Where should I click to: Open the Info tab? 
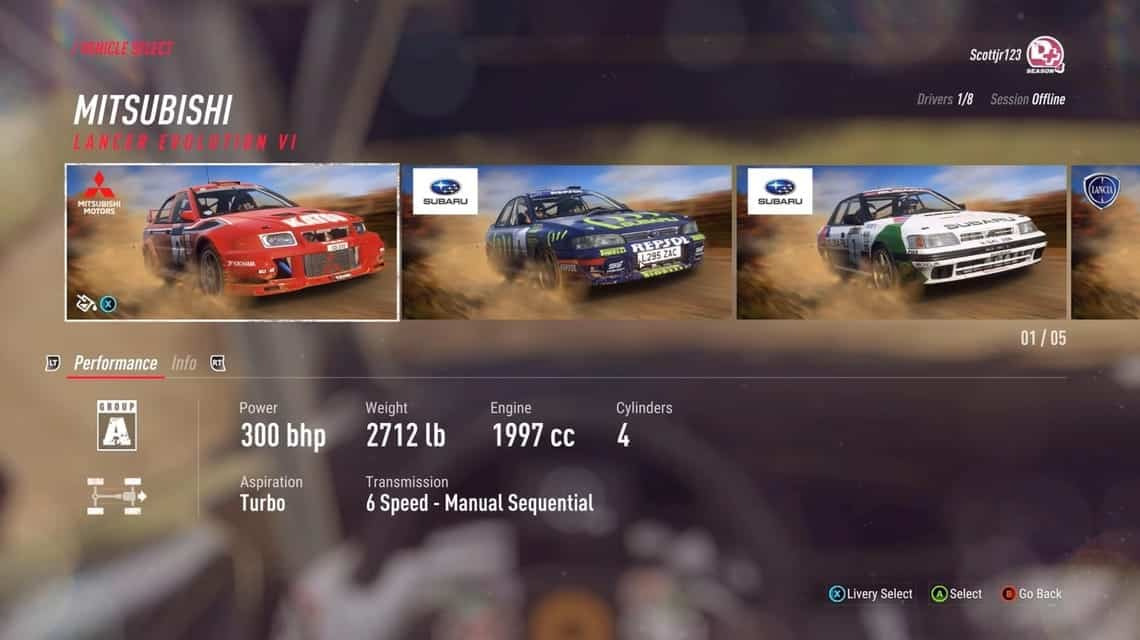184,363
